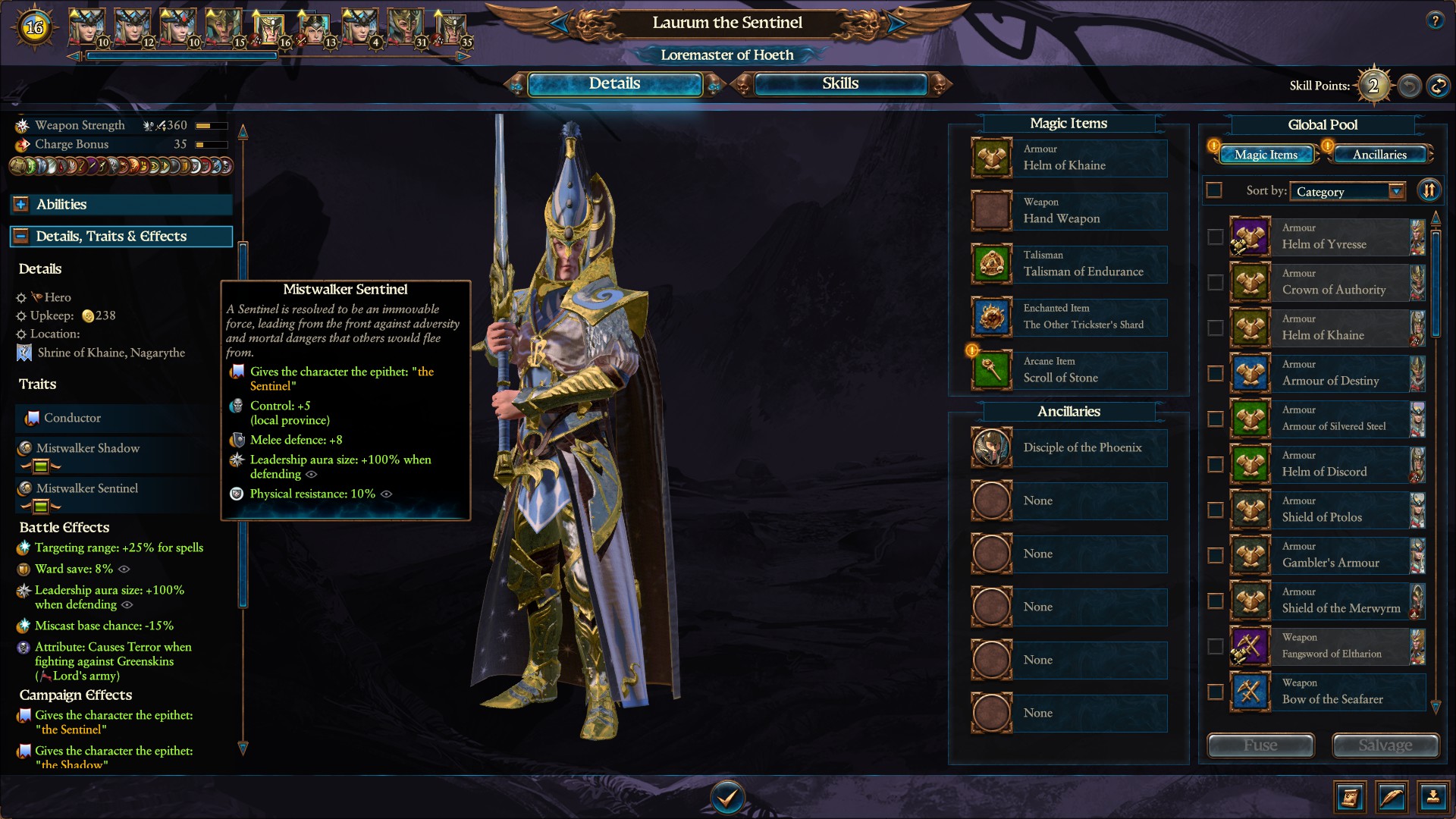1456x819 pixels.
Task: Open the Ancillaries tab in Global Pool
Action: pyautogui.click(x=1380, y=154)
